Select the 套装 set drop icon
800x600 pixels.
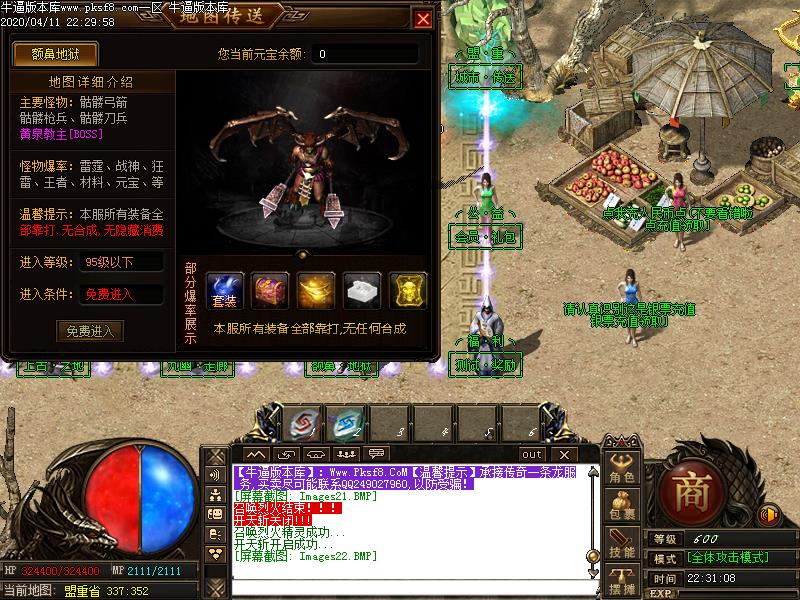pyautogui.click(x=225, y=290)
